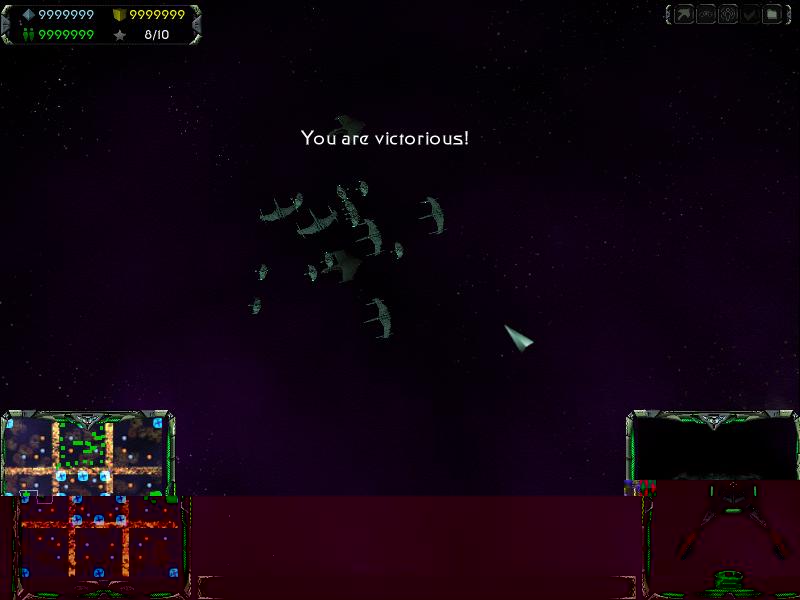
Task: Click the minimap in the bottom-left panel
Action: point(88,457)
